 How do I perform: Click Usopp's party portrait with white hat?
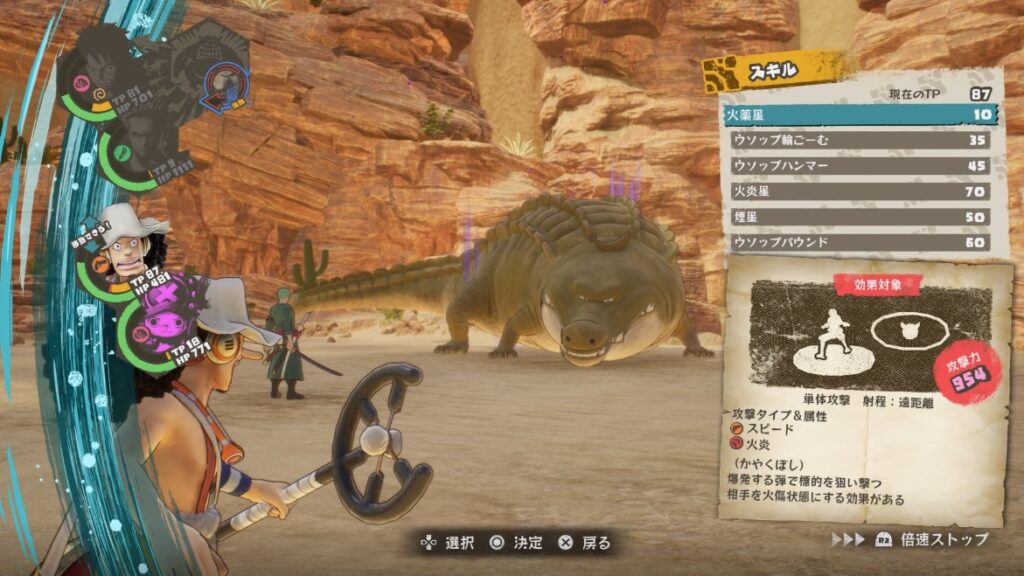[x=128, y=250]
